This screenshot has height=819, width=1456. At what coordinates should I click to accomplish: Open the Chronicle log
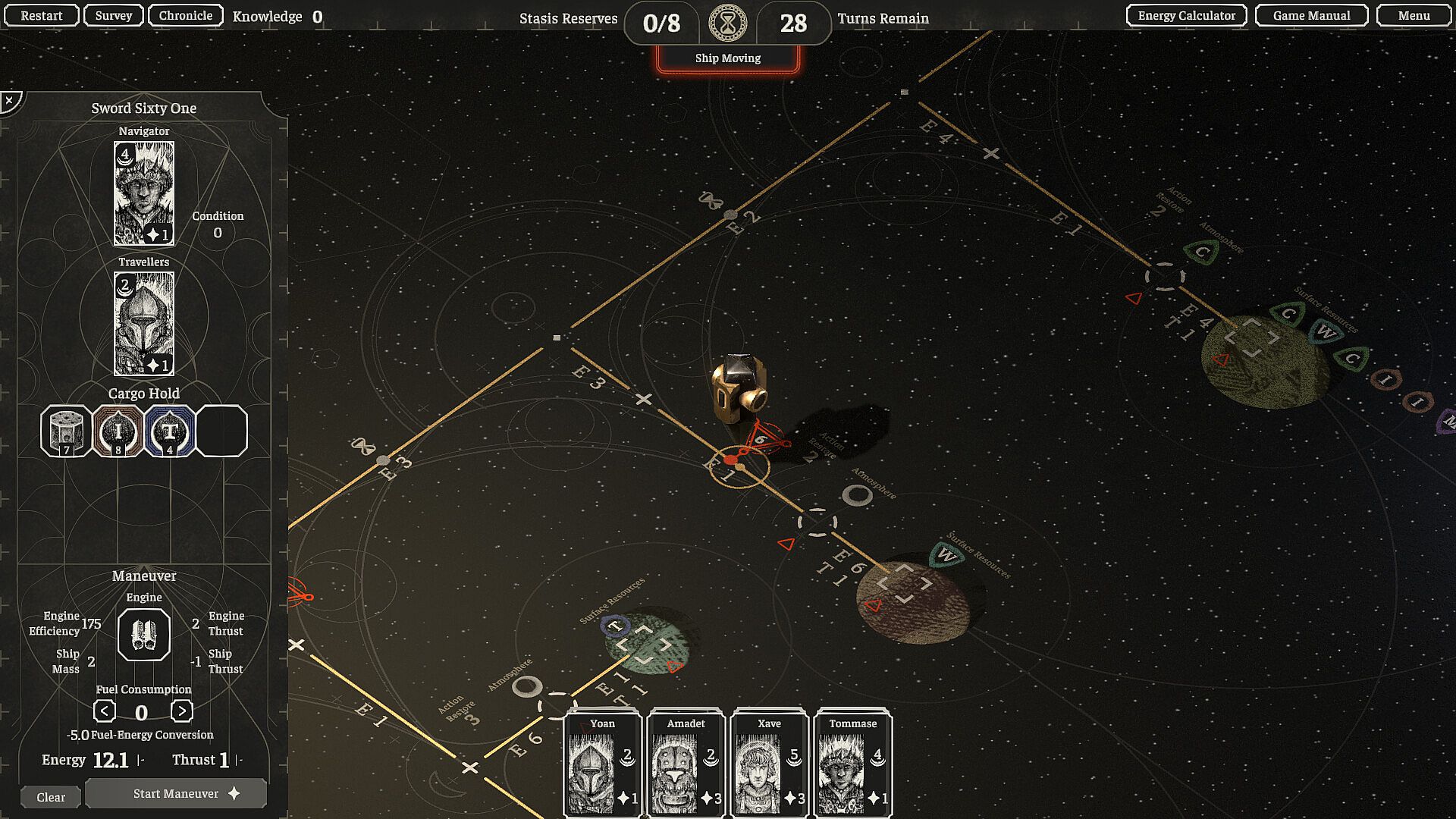coord(185,15)
